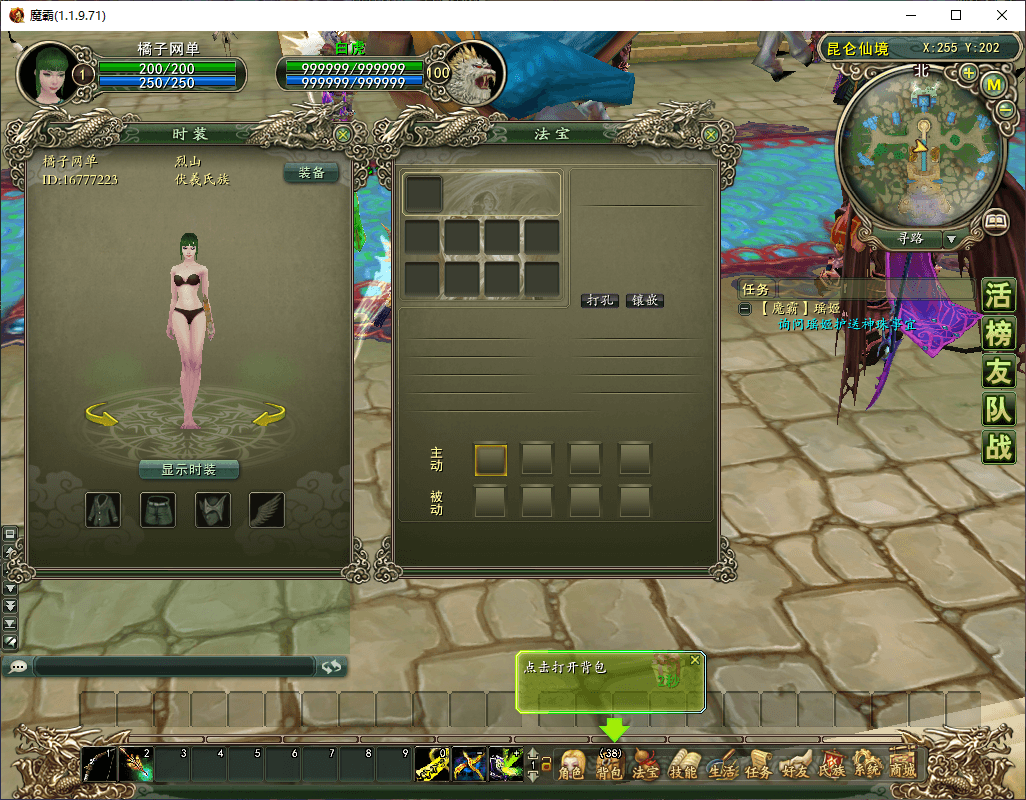Collapse the 【魔霸】瑞姬 quest entry
The height and width of the screenshot is (800, 1026).
745,309
